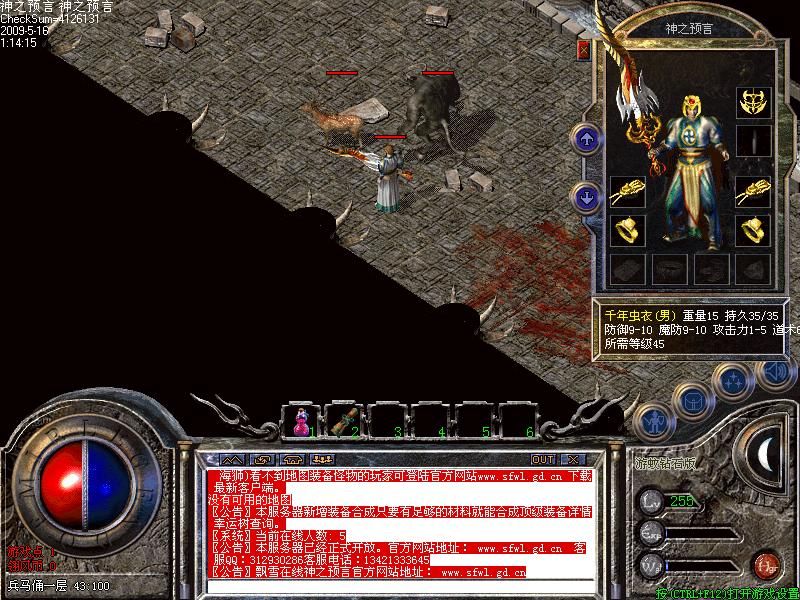
Task: Open the character status round button
Action: pyautogui.click(x=652, y=420)
